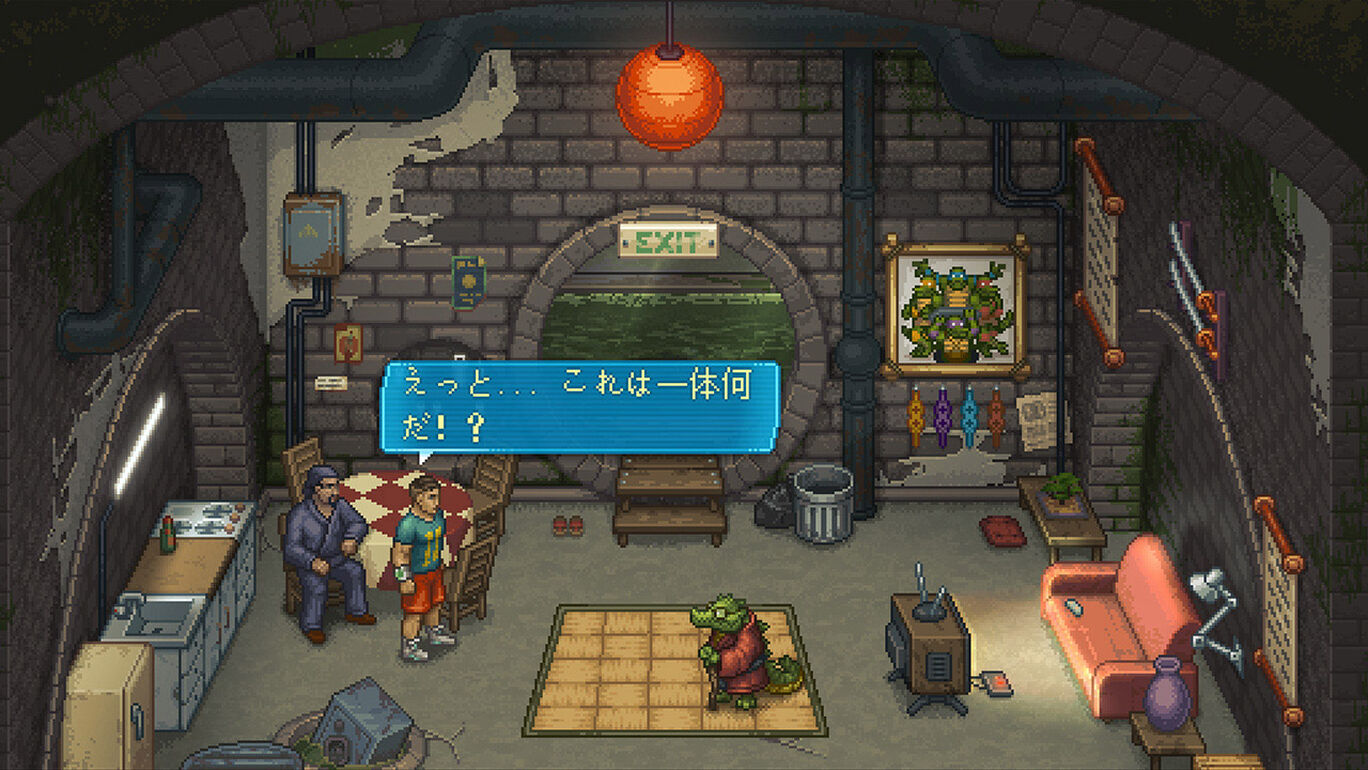This screenshot has height=770, width=1368.
Task: Advance the blue Japanese dialogue speech bubble
Action: tap(579, 406)
